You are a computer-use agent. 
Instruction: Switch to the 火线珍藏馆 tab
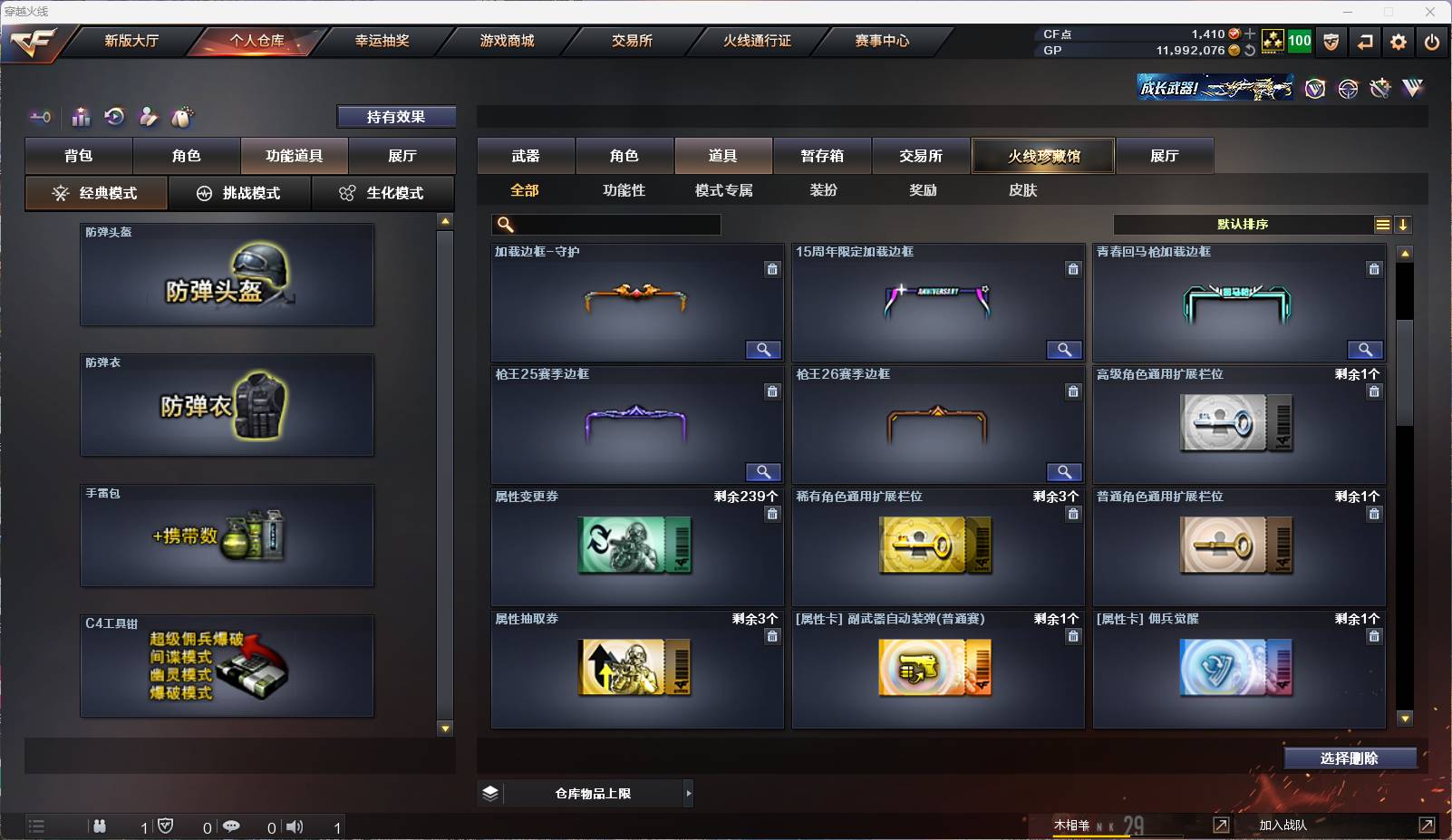point(1046,156)
